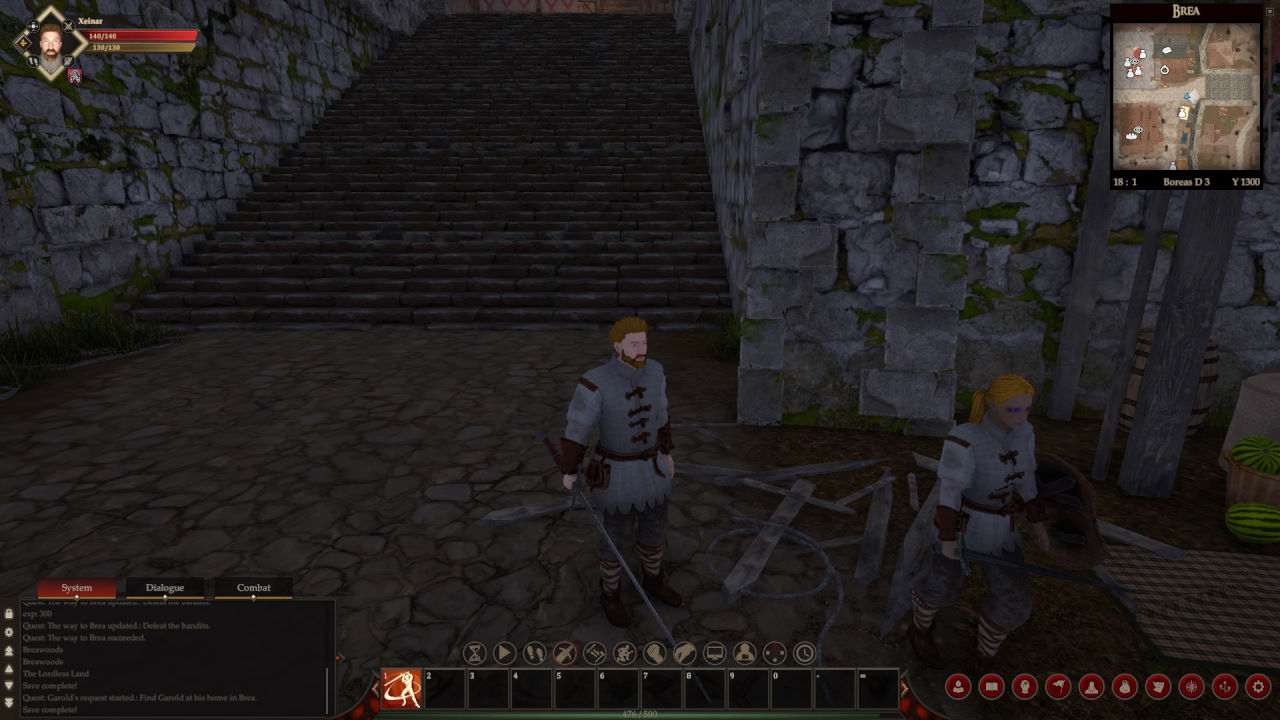1280x720 pixels.
Task: Open the gear settings menu
Action: click(x=1258, y=687)
